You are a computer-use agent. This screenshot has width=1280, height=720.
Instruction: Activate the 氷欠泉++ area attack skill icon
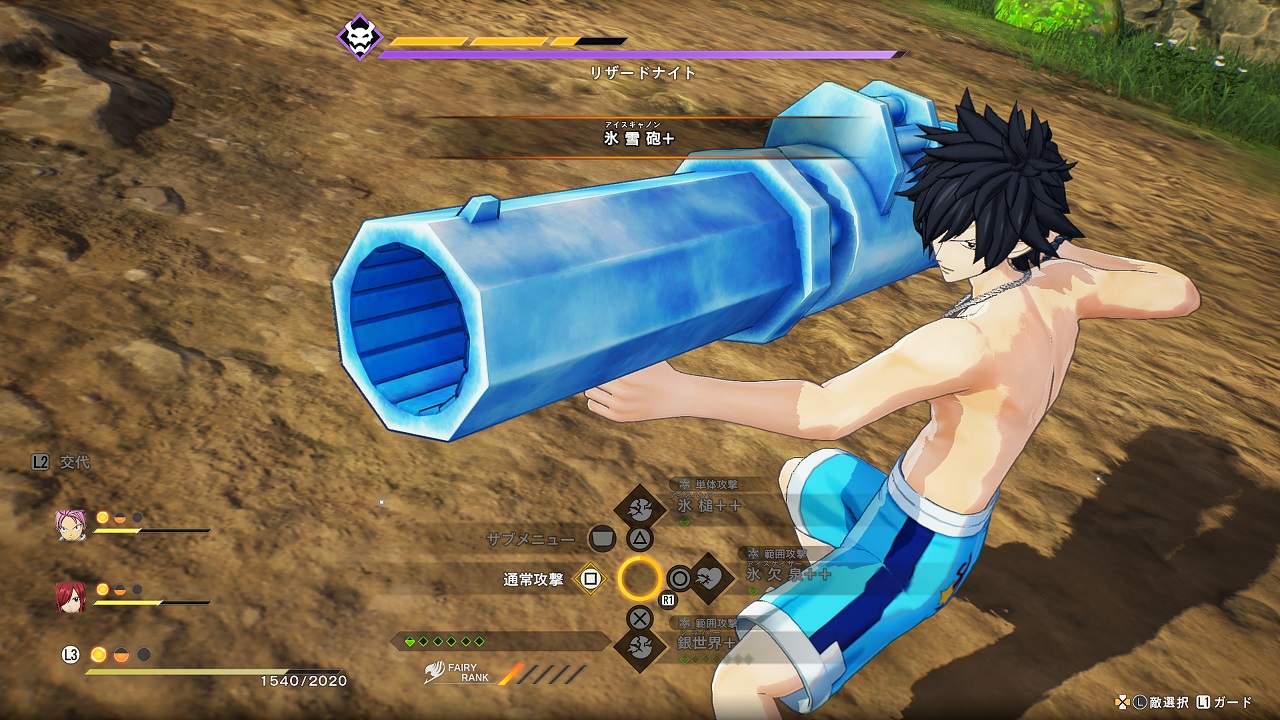point(710,577)
